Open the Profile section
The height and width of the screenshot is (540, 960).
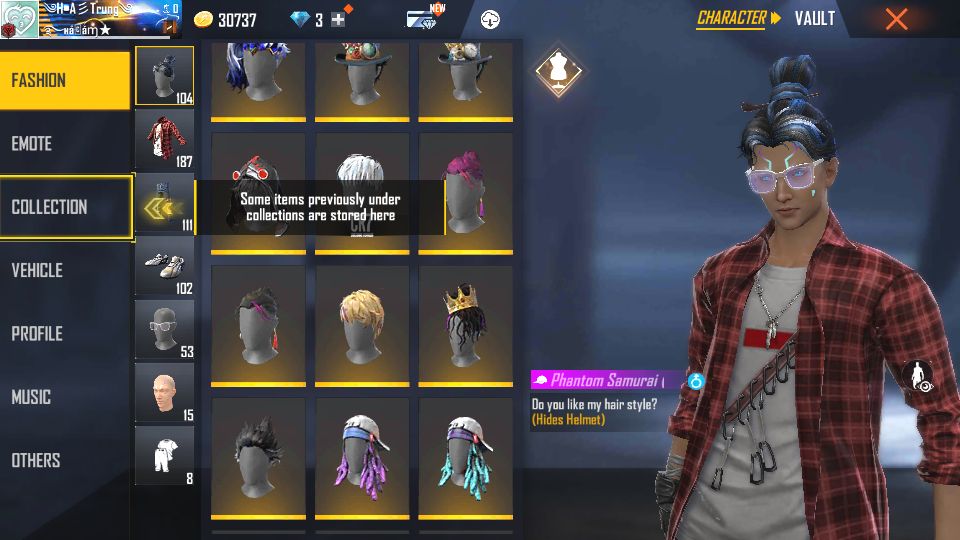(64, 334)
